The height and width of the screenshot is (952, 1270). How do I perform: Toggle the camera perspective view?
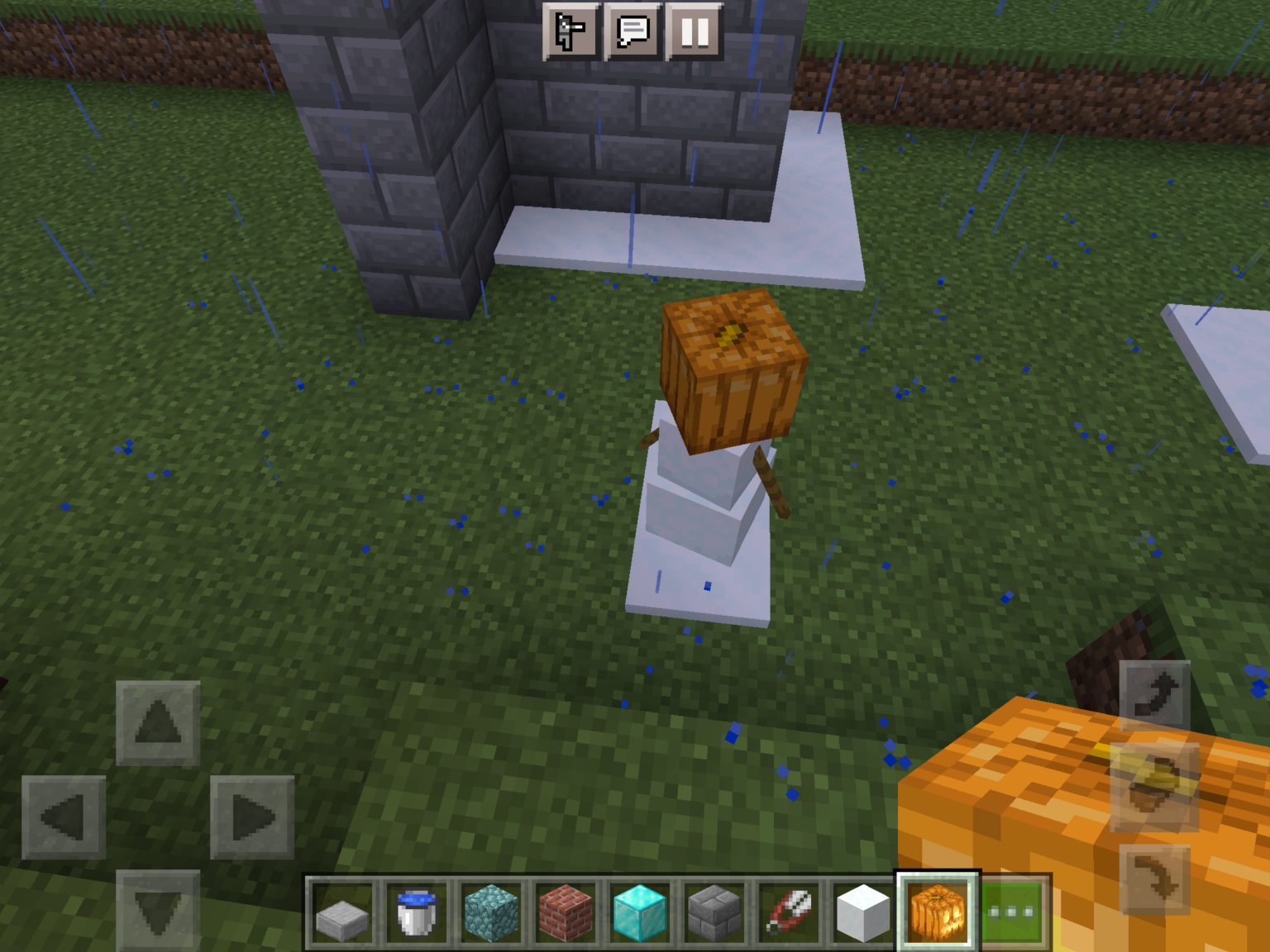(x=569, y=31)
